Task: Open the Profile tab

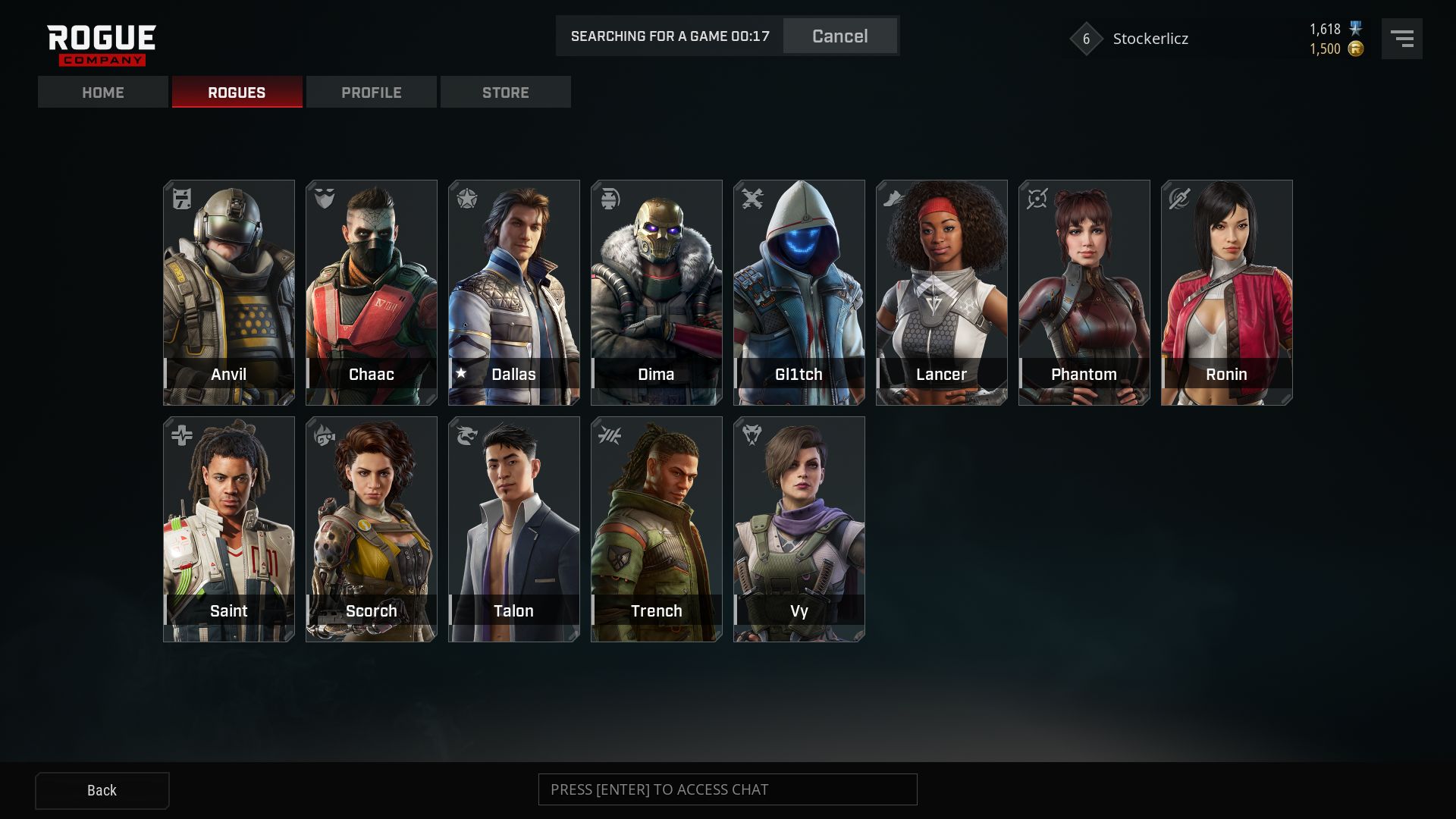Action: tap(372, 93)
